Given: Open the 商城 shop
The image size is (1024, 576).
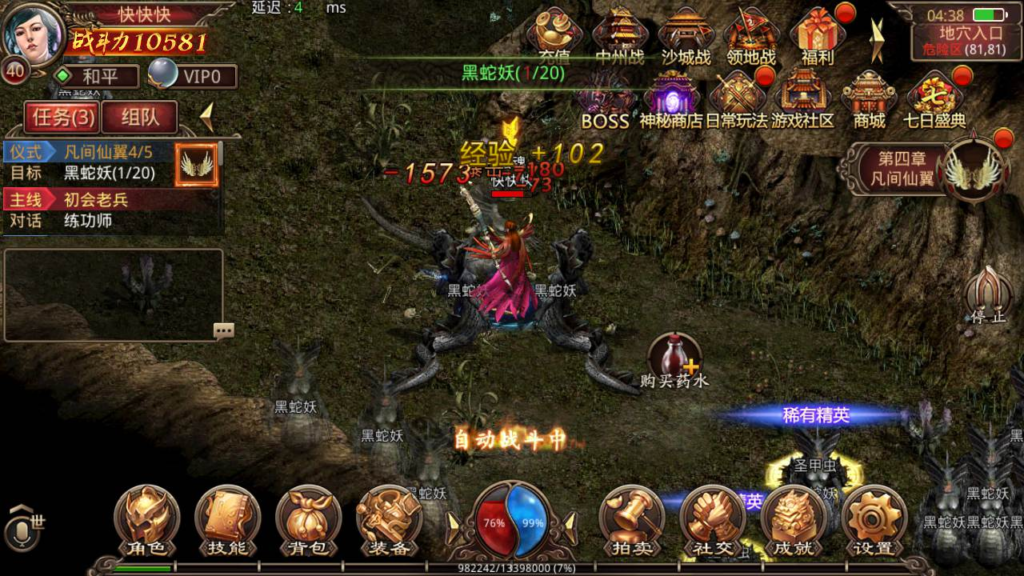Looking at the screenshot, I should coord(869,99).
